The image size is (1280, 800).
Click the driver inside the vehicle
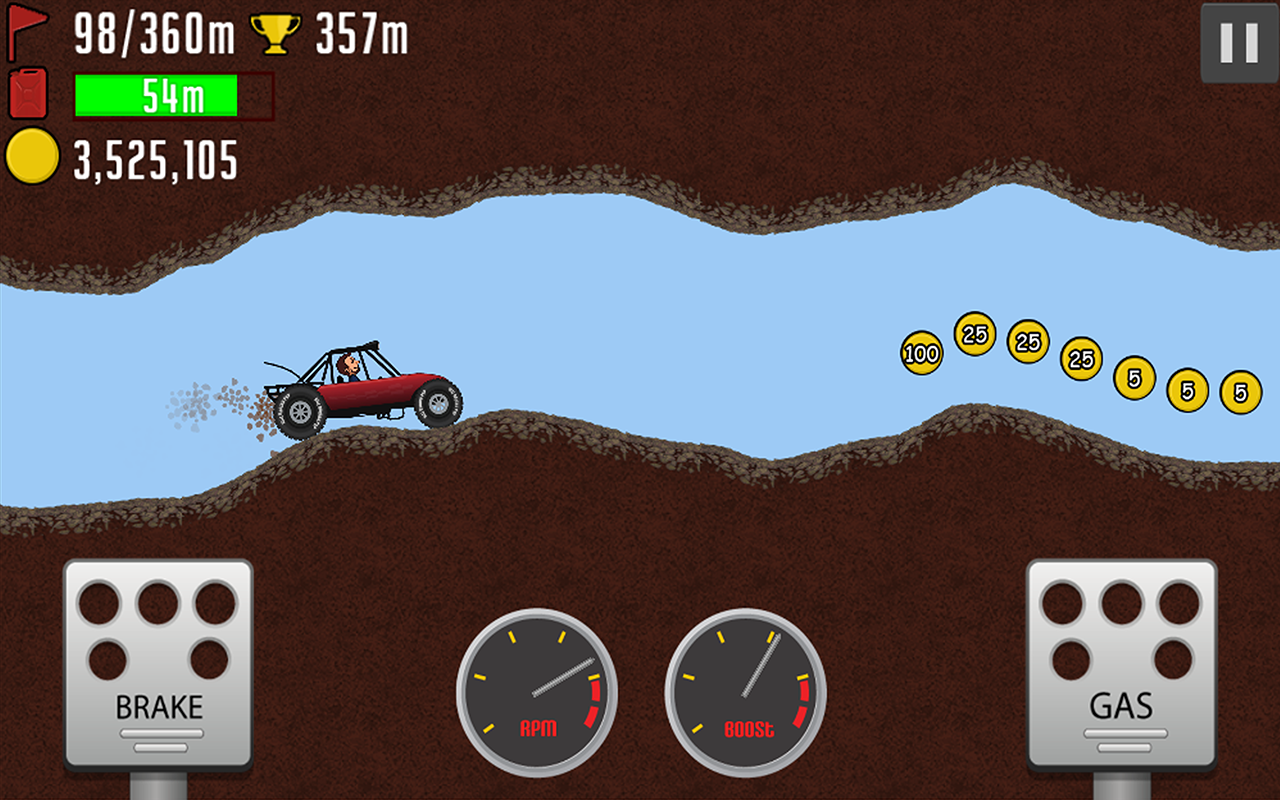click(x=347, y=365)
